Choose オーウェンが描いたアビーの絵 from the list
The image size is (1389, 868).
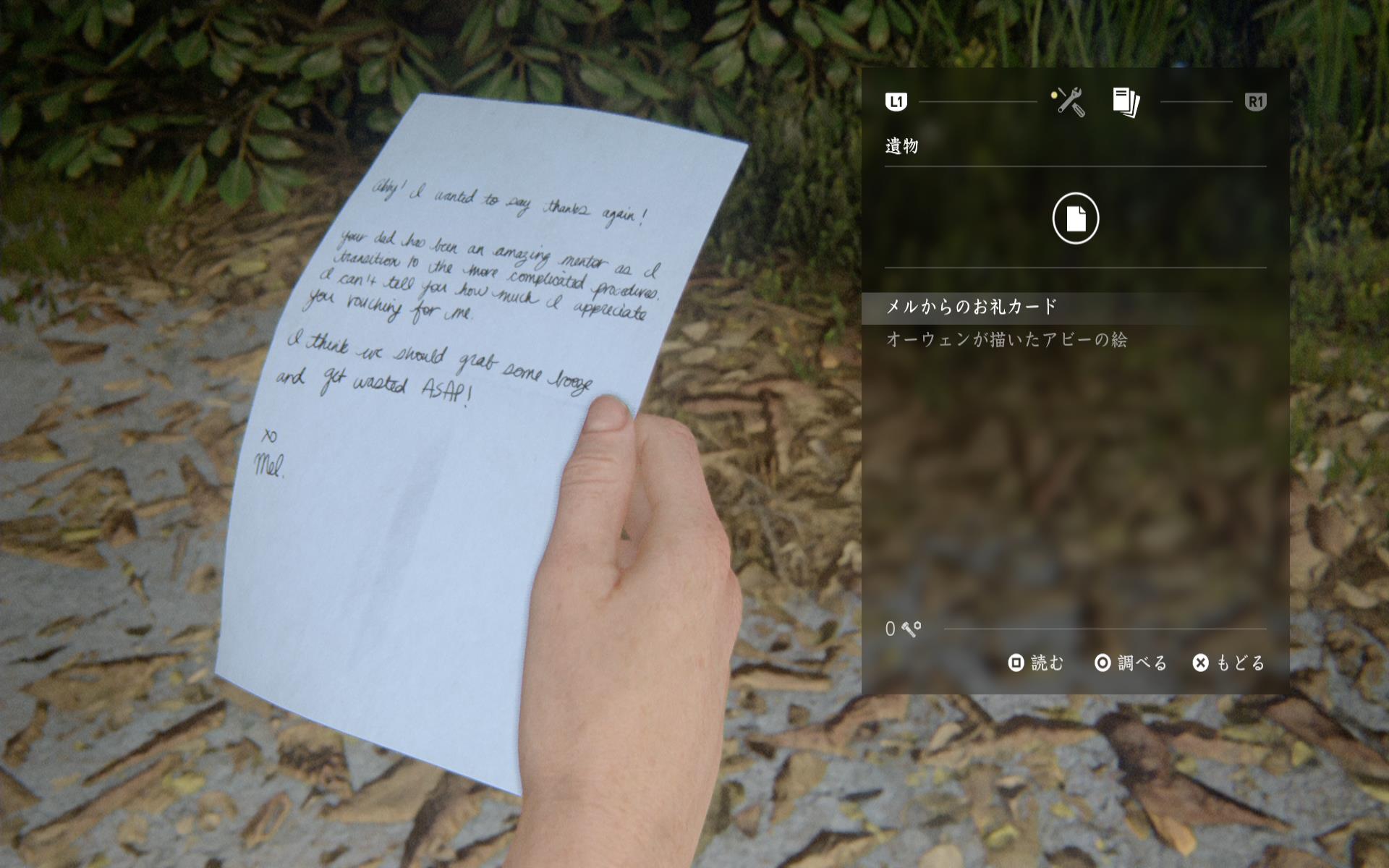tap(1006, 340)
